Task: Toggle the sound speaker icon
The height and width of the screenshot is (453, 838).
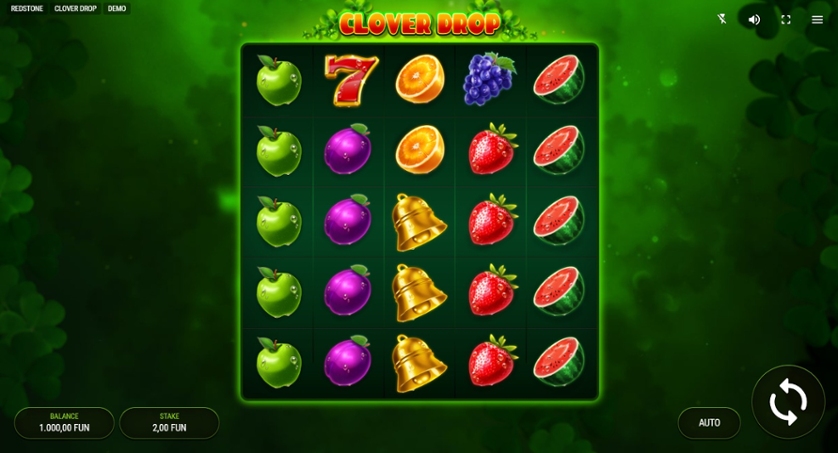Action: (754, 19)
